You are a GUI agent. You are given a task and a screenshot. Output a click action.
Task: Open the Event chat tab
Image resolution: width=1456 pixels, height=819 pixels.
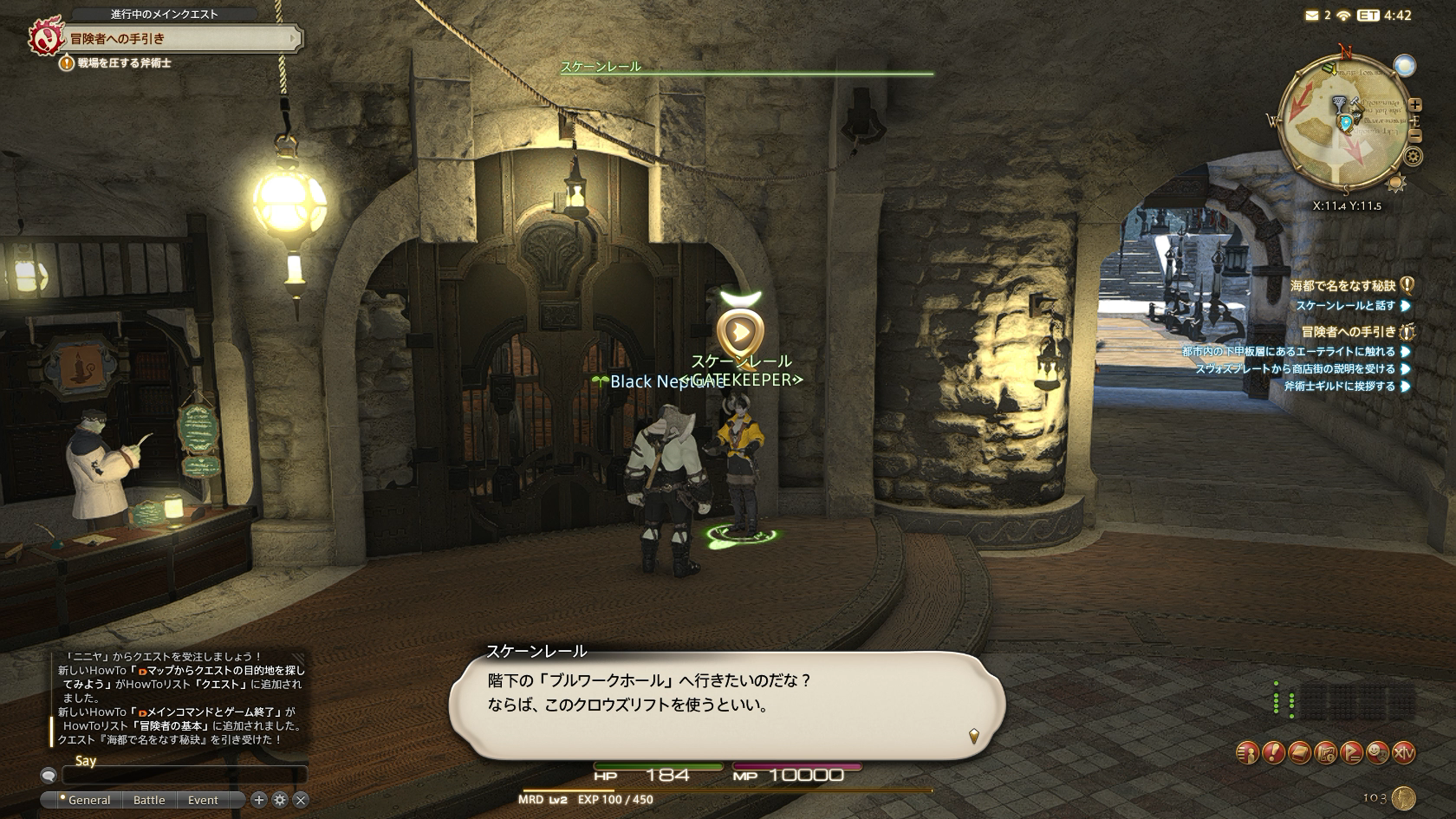point(203,800)
